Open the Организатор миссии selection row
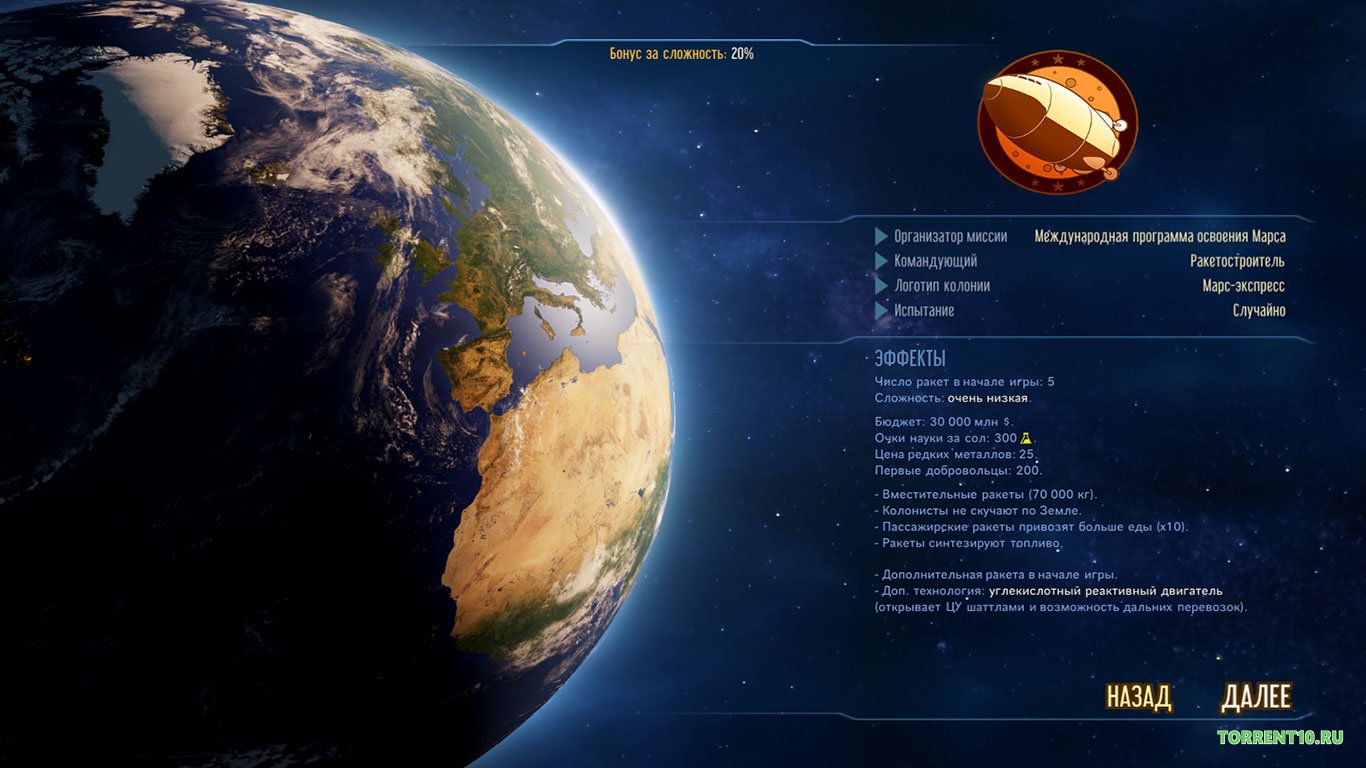 pos(950,237)
